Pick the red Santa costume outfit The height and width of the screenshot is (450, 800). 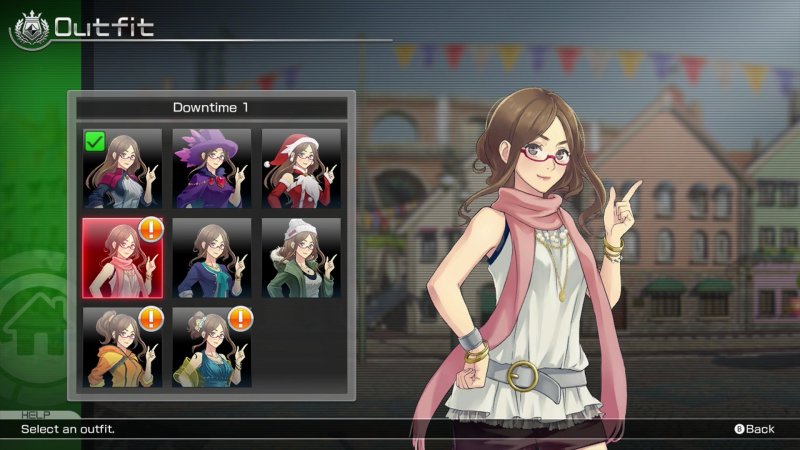pyautogui.click(x=301, y=168)
